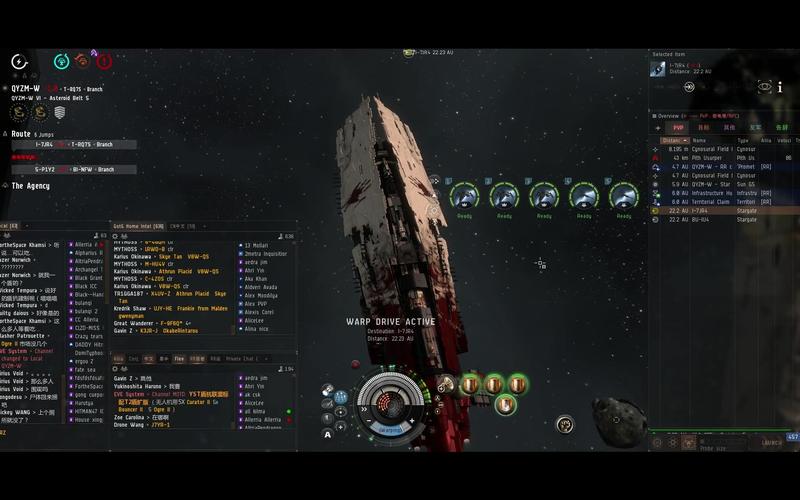Click the green tree status icon
This screenshot has width=800, height=500.
pos(61,61)
